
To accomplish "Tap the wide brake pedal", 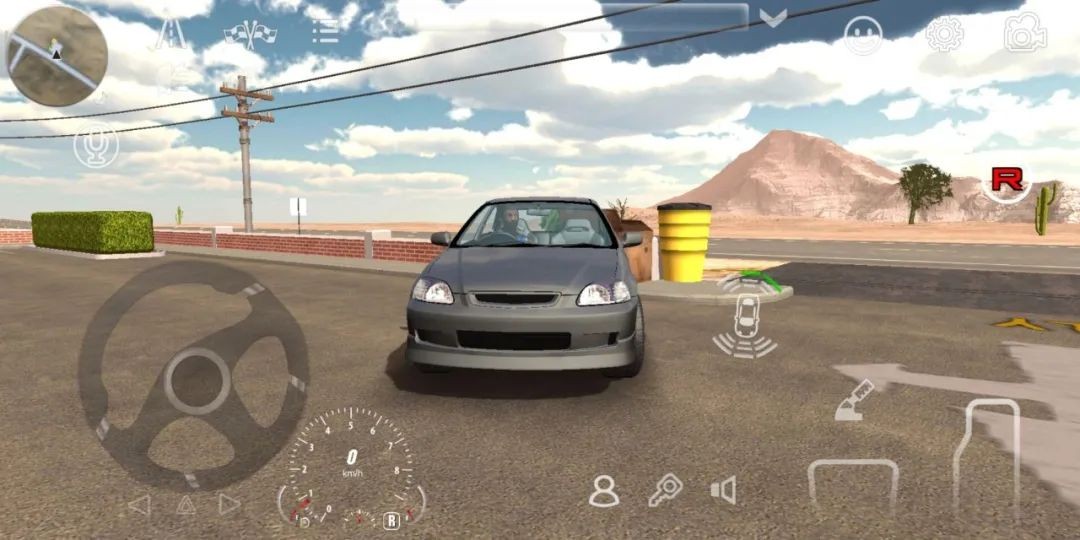I will pos(853,490).
